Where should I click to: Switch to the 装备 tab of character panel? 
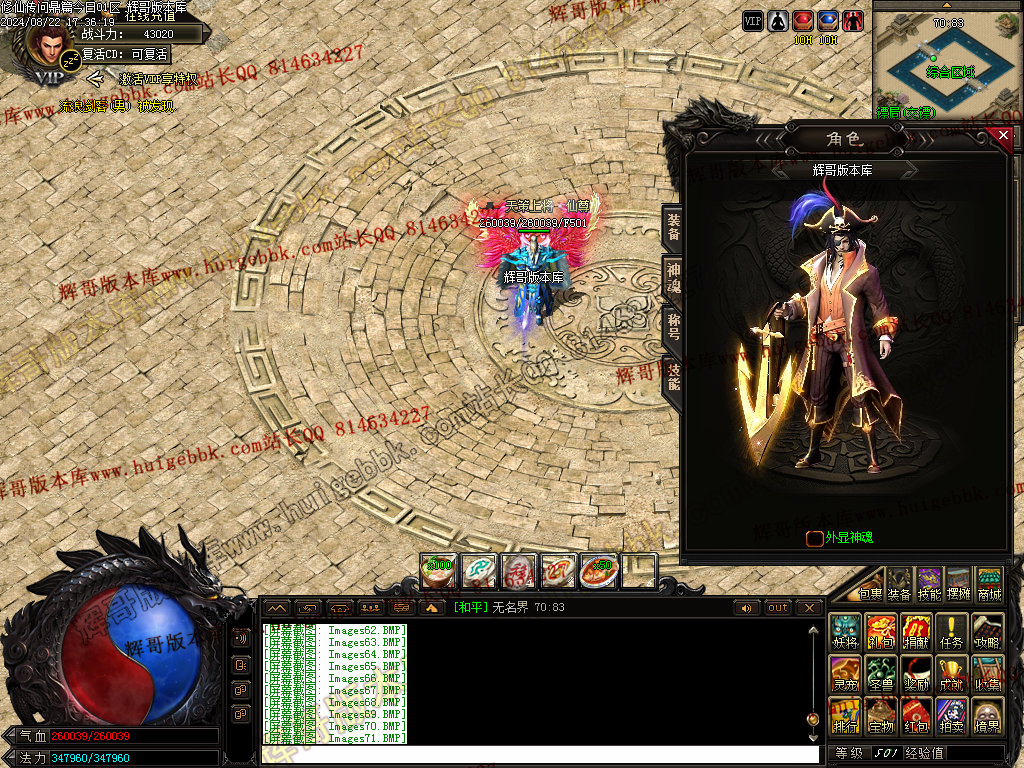pyautogui.click(x=674, y=230)
